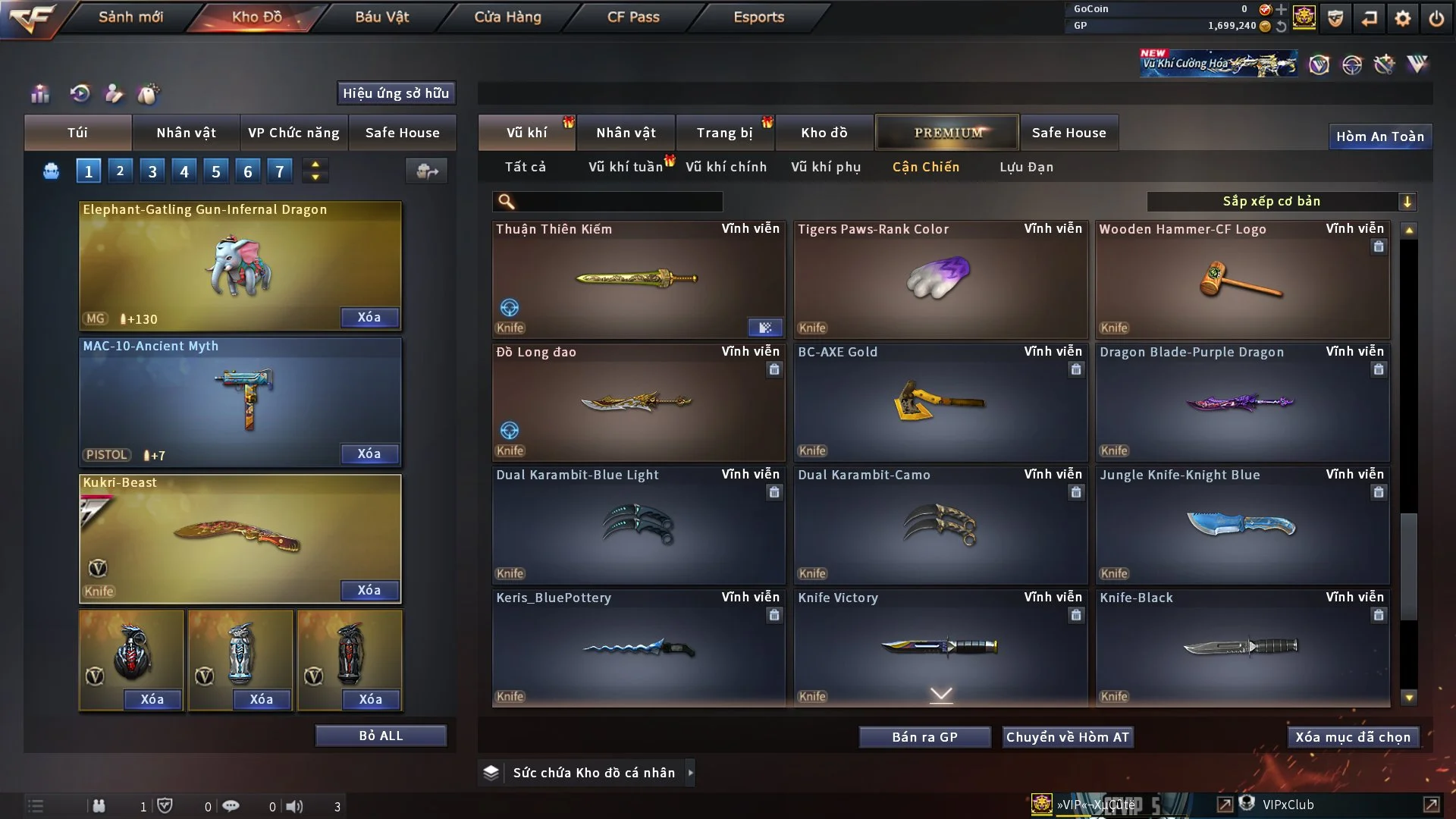Go to the Sảnh mới lobby
The height and width of the screenshot is (819, 1456).
pyautogui.click(x=130, y=17)
